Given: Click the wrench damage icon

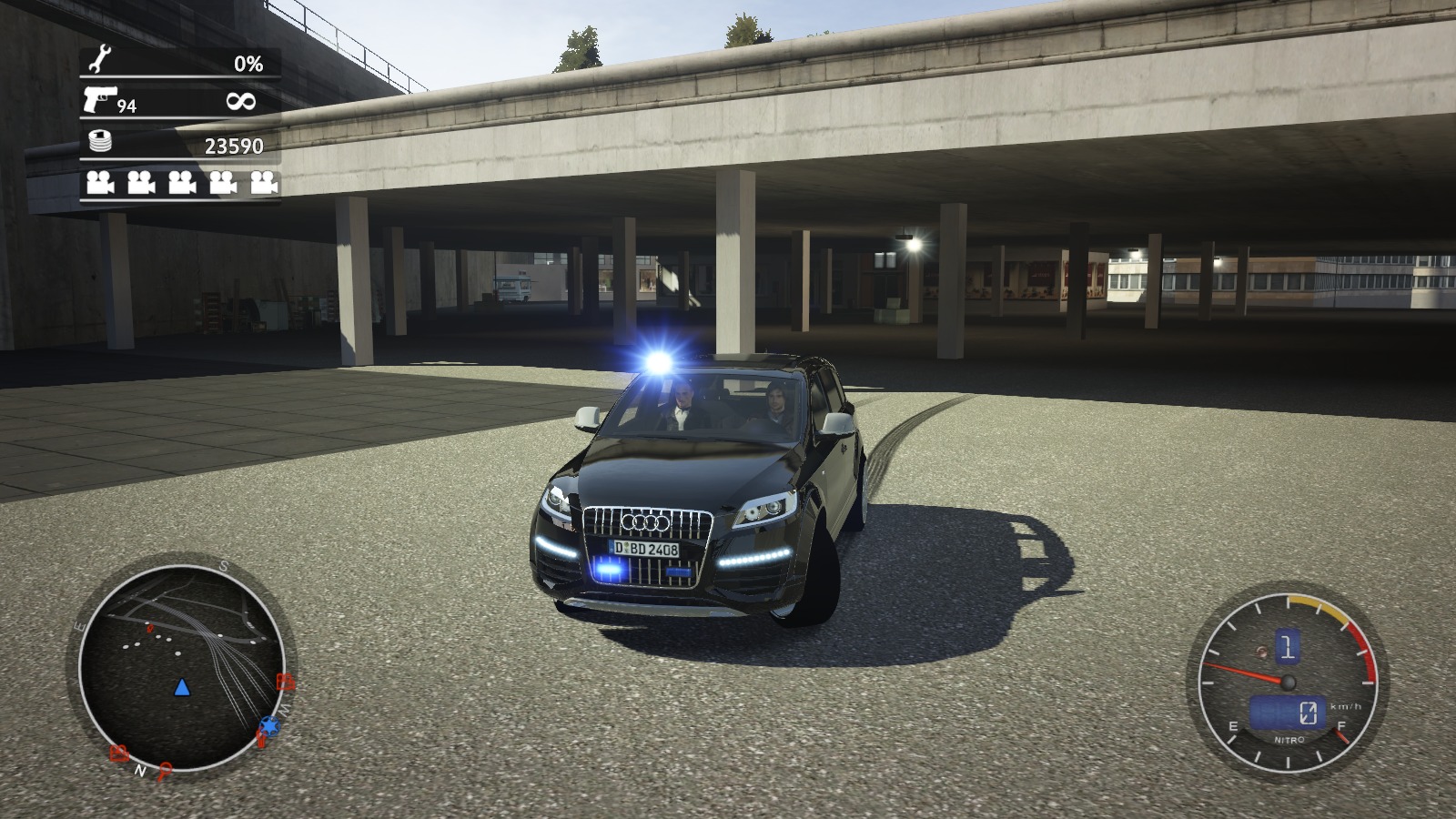Looking at the screenshot, I should click(x=100, y=61).
